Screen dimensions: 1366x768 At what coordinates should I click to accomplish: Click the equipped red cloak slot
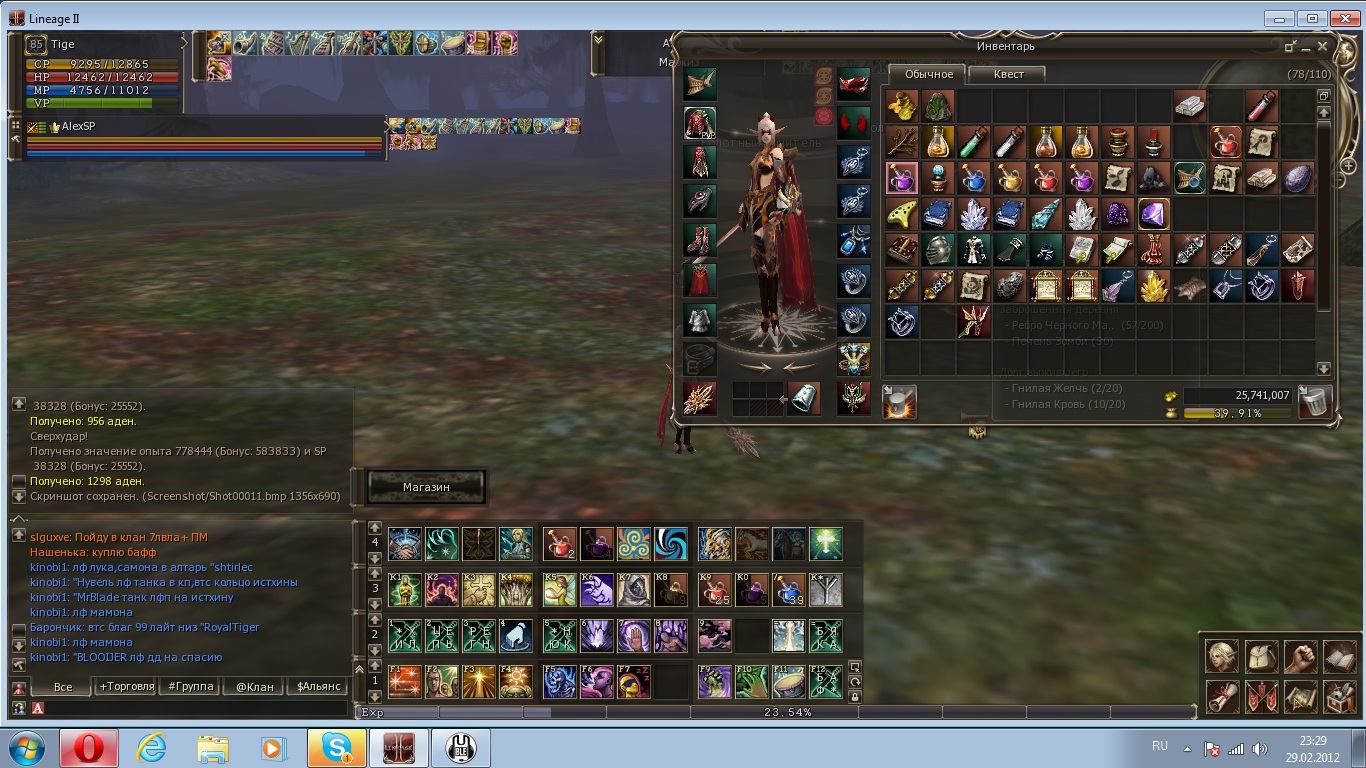[x=699, y=280]
